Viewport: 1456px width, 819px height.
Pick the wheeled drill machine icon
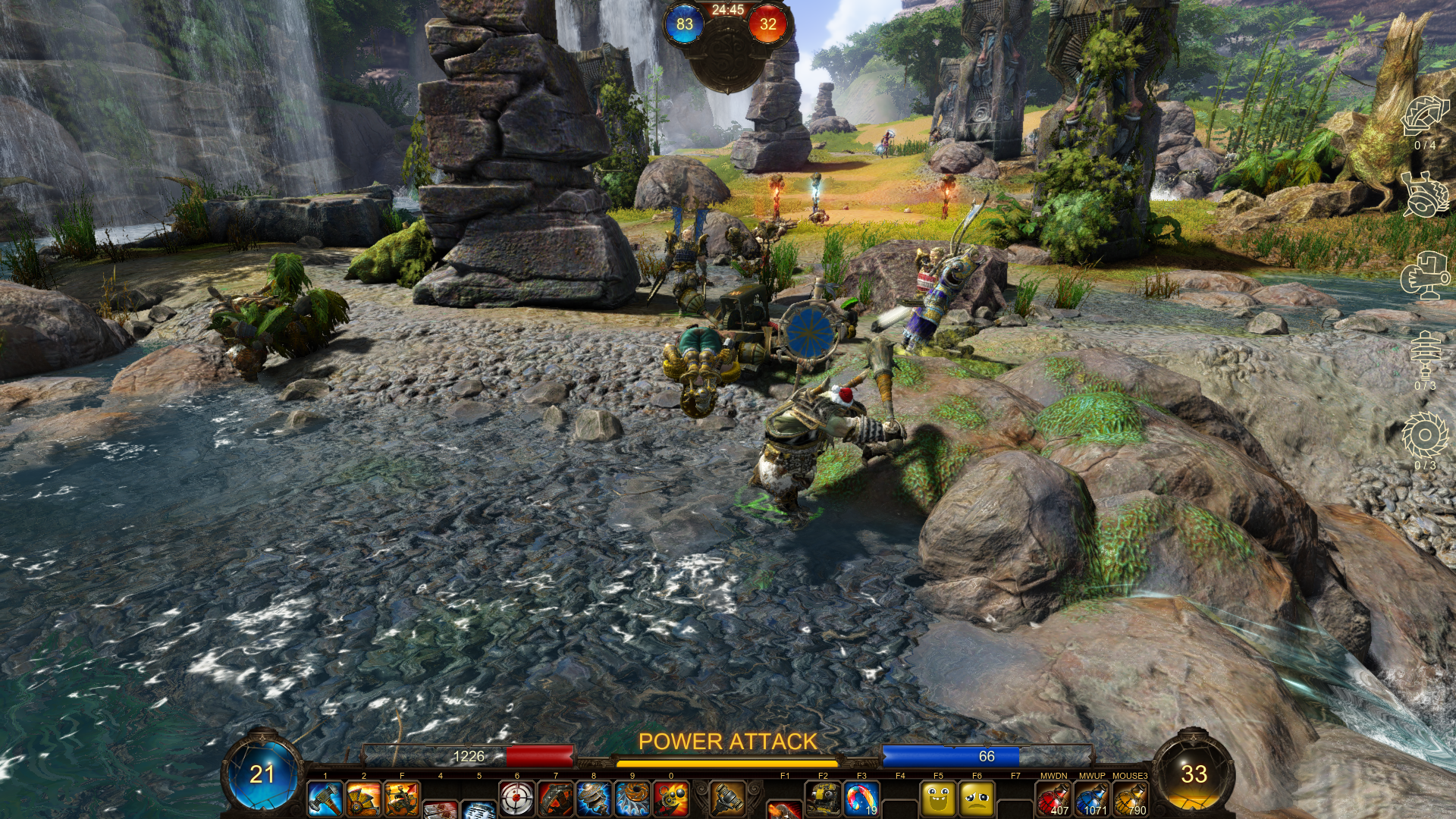coord(1424,195)
